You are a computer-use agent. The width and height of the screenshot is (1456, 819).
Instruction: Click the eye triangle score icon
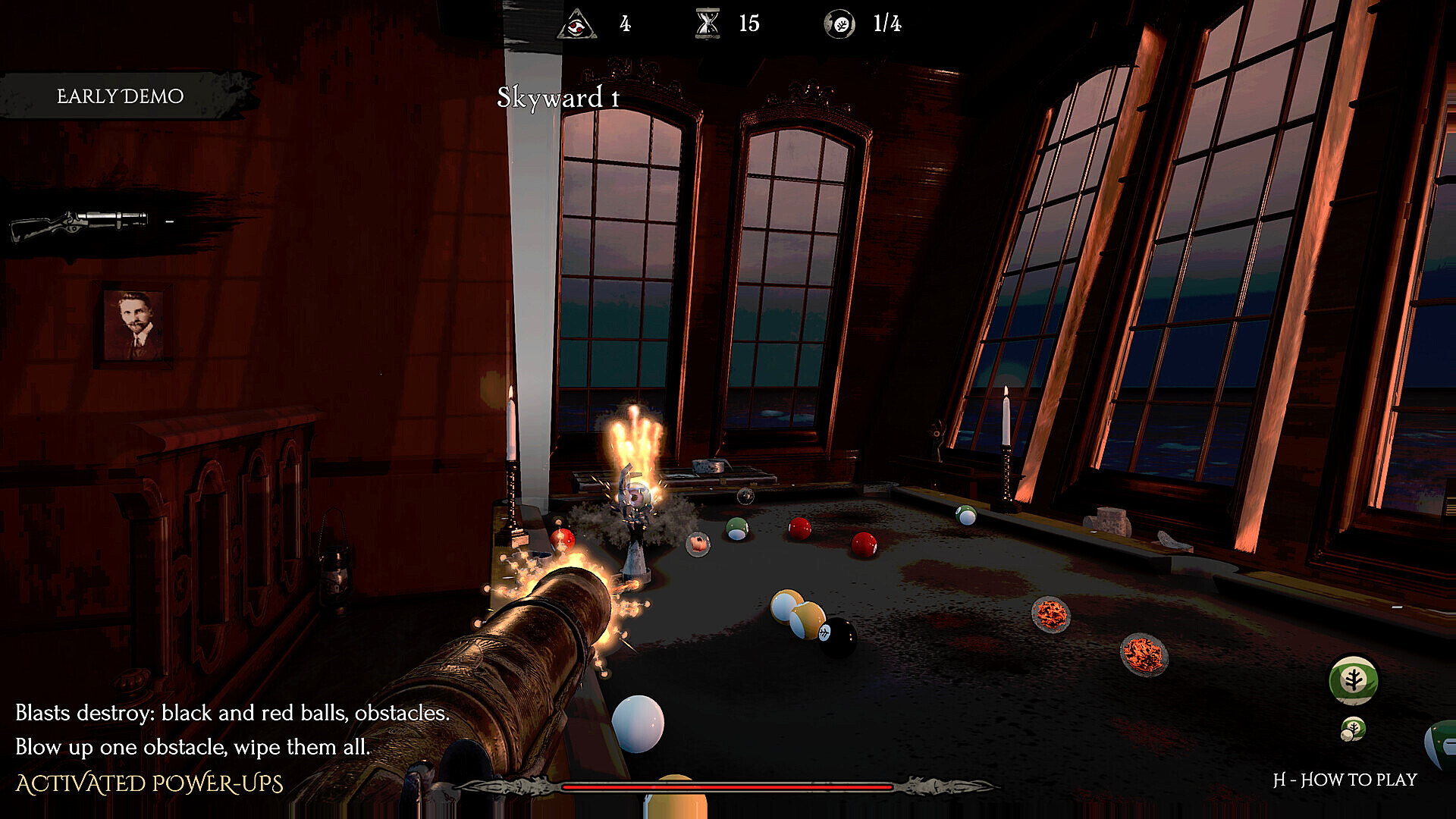click(x=576, y=23)
